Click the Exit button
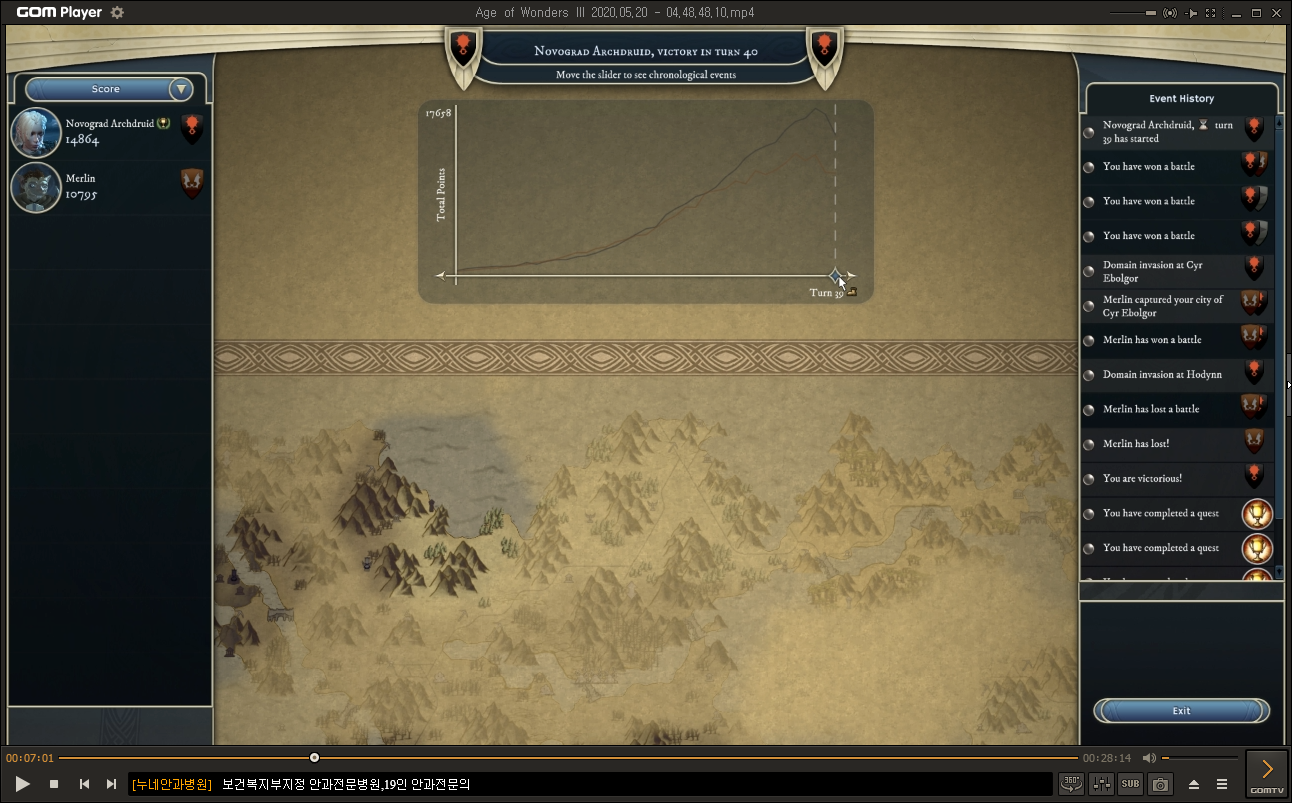Screen dimensions: 1292x803 [1181, 711]
